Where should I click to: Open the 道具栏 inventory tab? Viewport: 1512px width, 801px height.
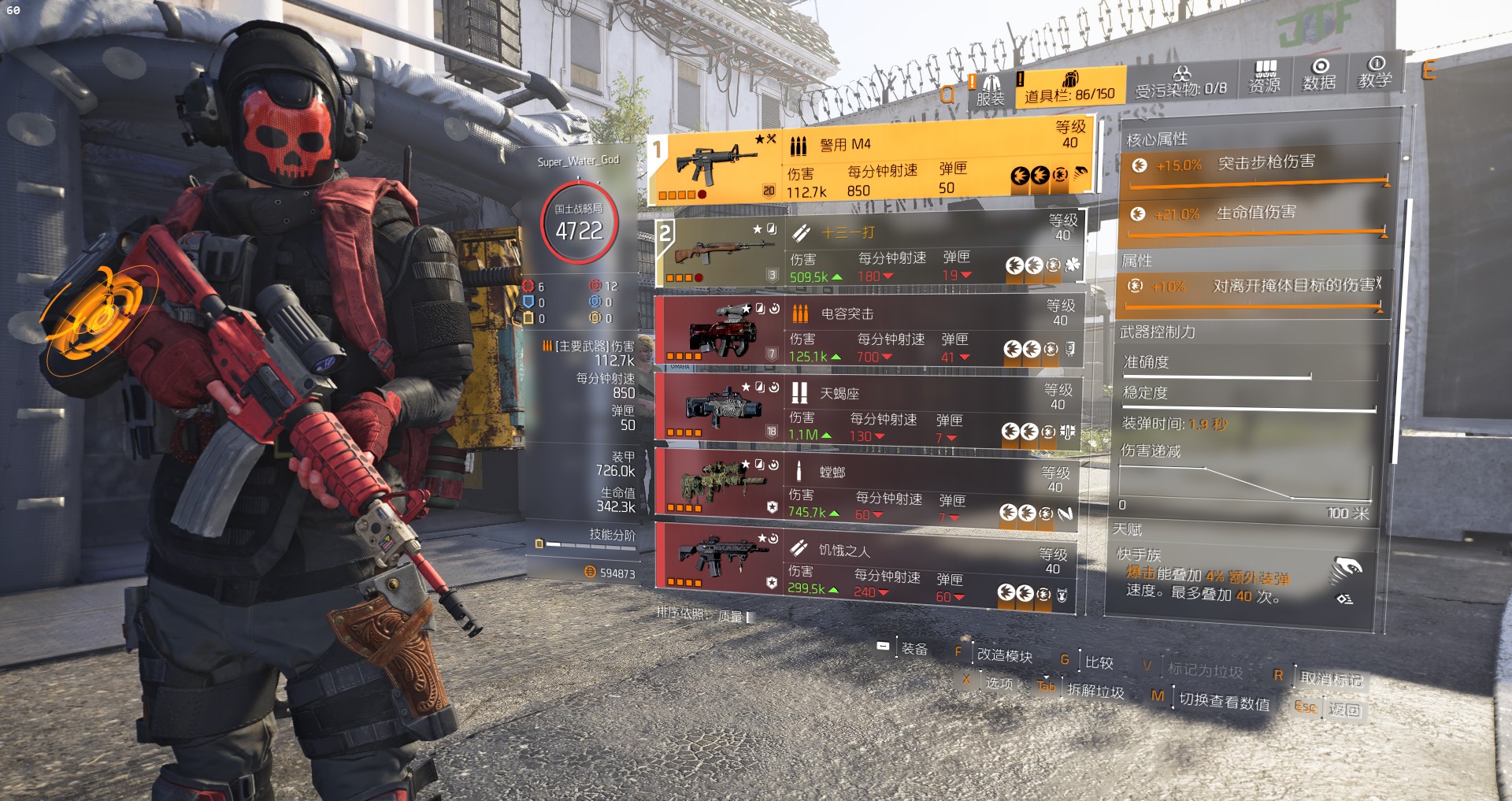pyautogui.click(x=1069, y=88)
